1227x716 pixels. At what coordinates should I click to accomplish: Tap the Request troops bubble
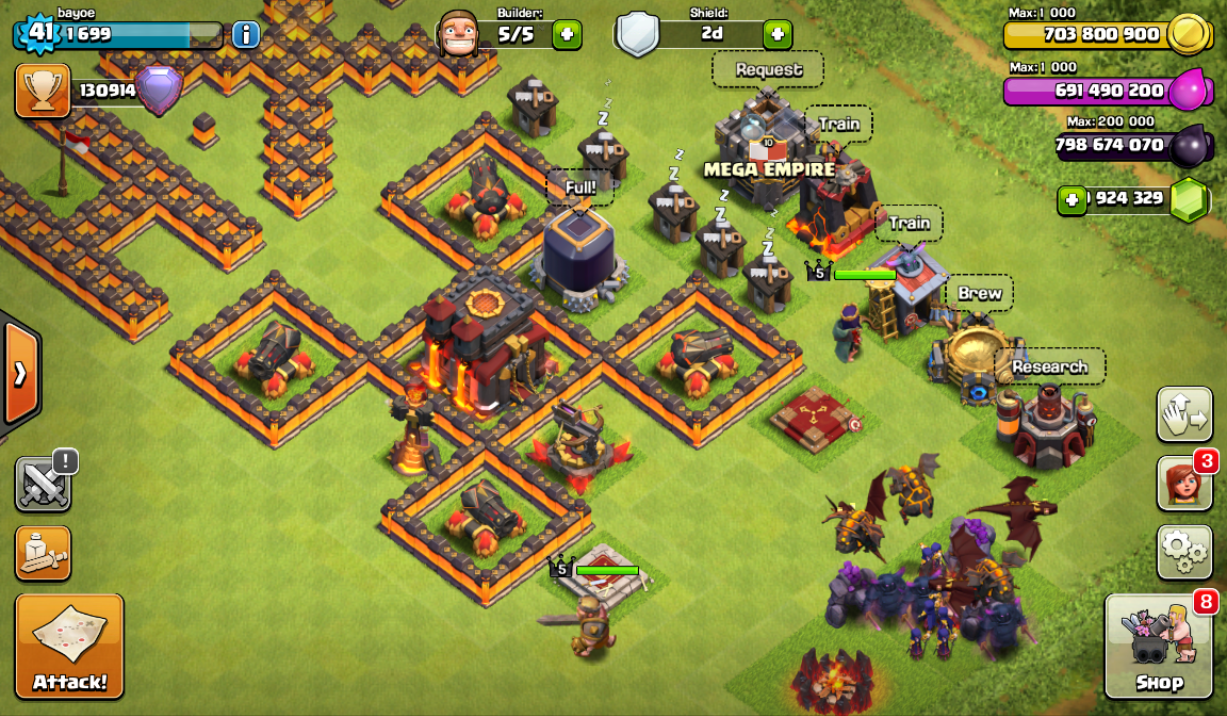tap(768, 70)
